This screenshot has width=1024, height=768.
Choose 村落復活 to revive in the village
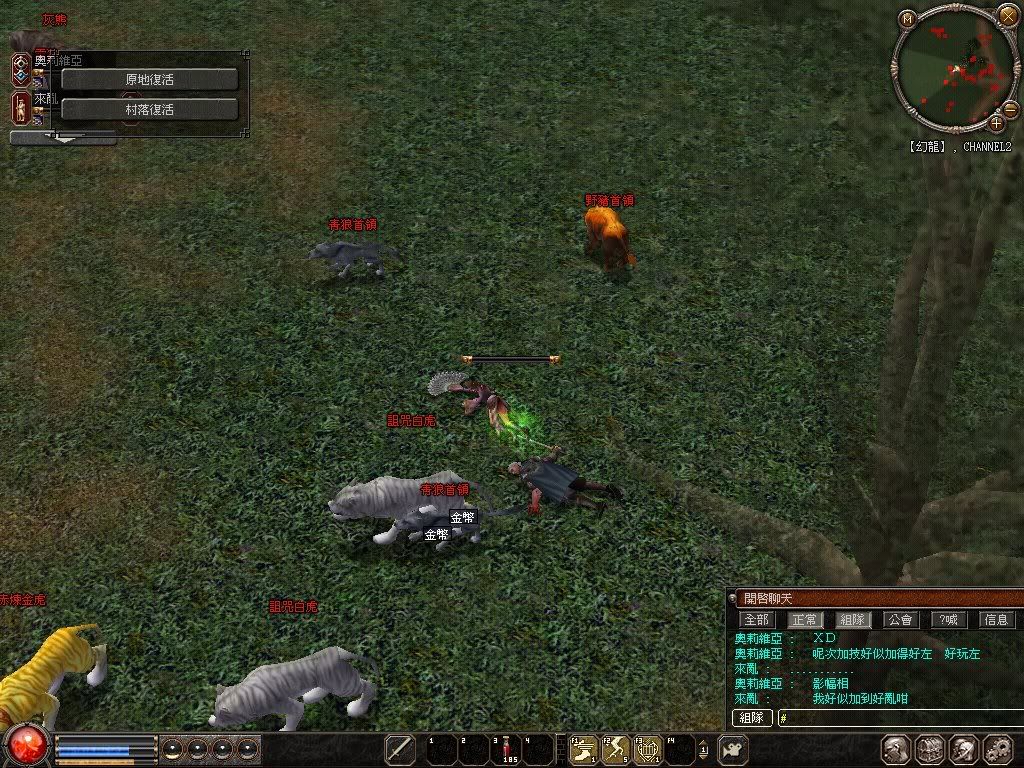point(150,109)
